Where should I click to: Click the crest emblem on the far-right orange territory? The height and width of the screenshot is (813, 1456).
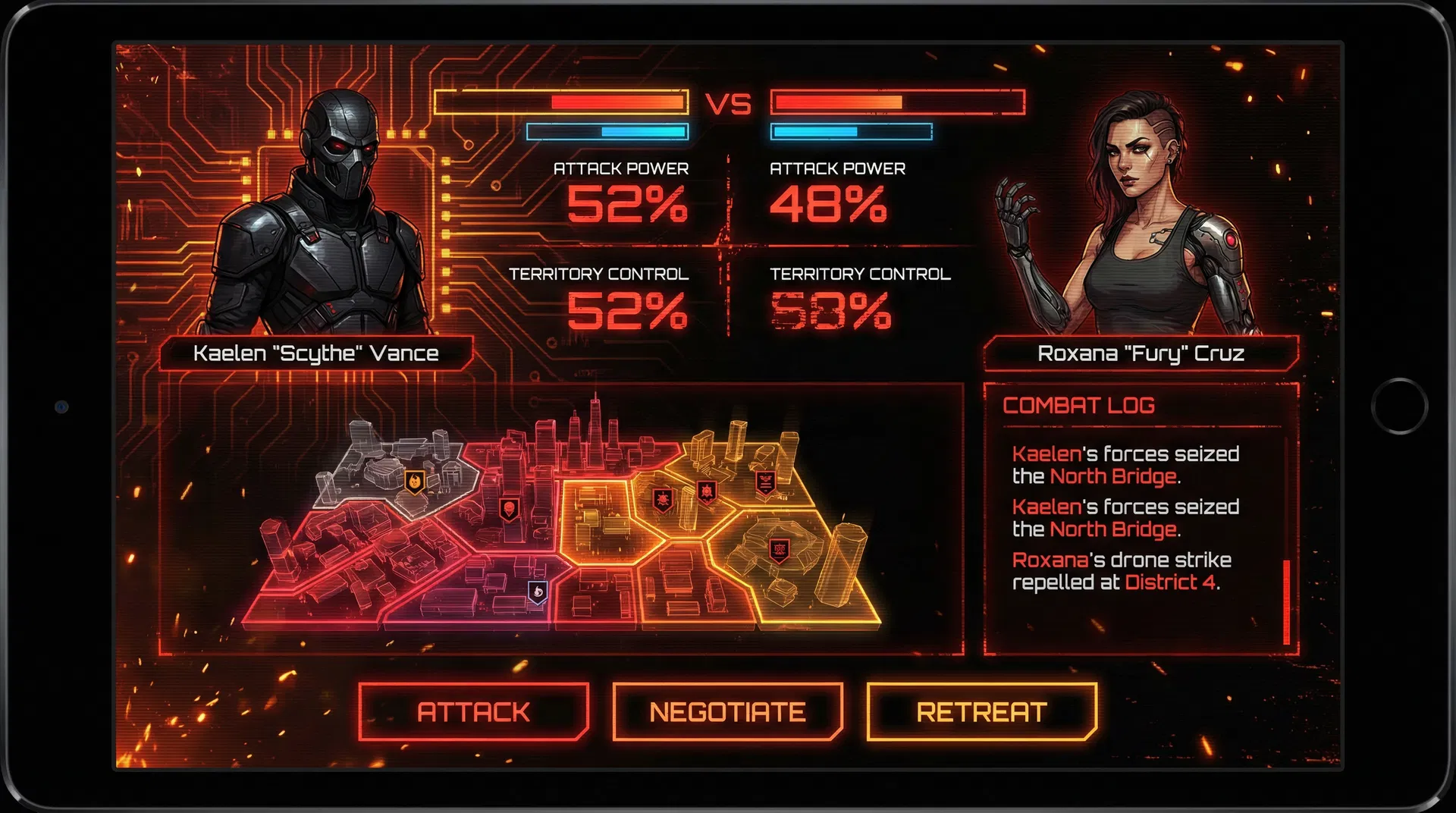click(780, 549)
